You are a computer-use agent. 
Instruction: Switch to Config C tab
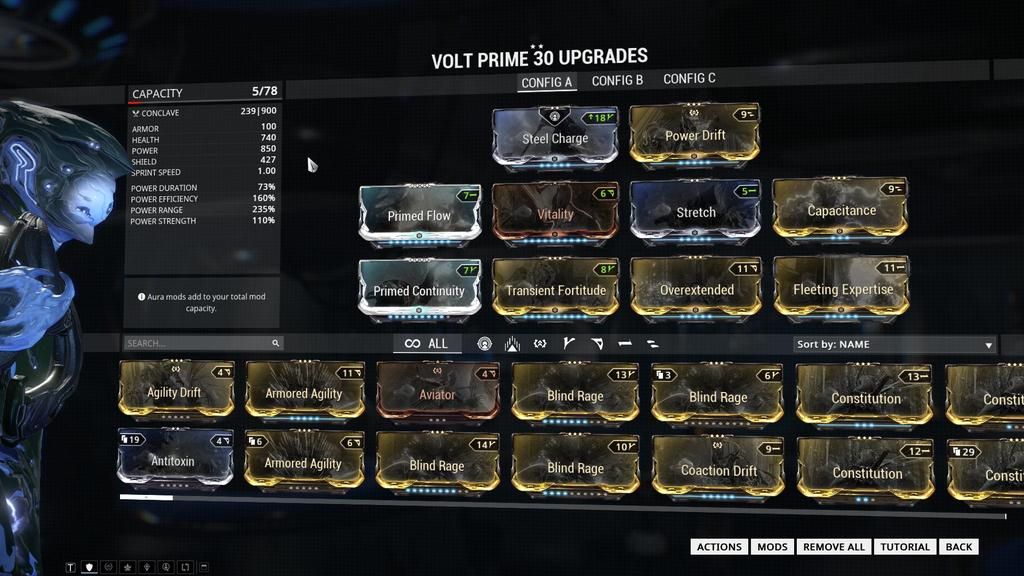pyautogui.click(x=689, y=79)
